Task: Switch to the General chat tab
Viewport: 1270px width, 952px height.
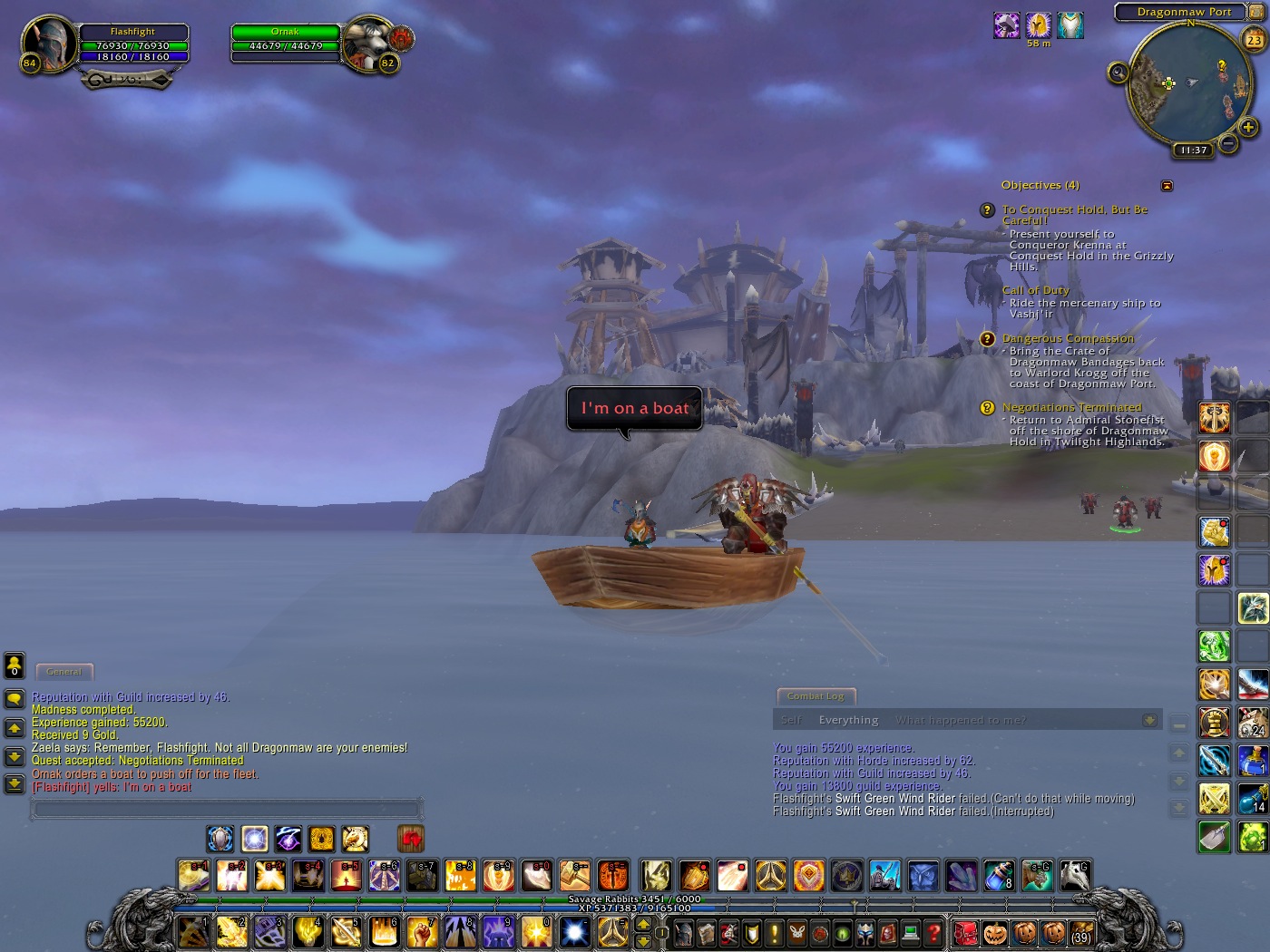Action: tap(63, 672)
